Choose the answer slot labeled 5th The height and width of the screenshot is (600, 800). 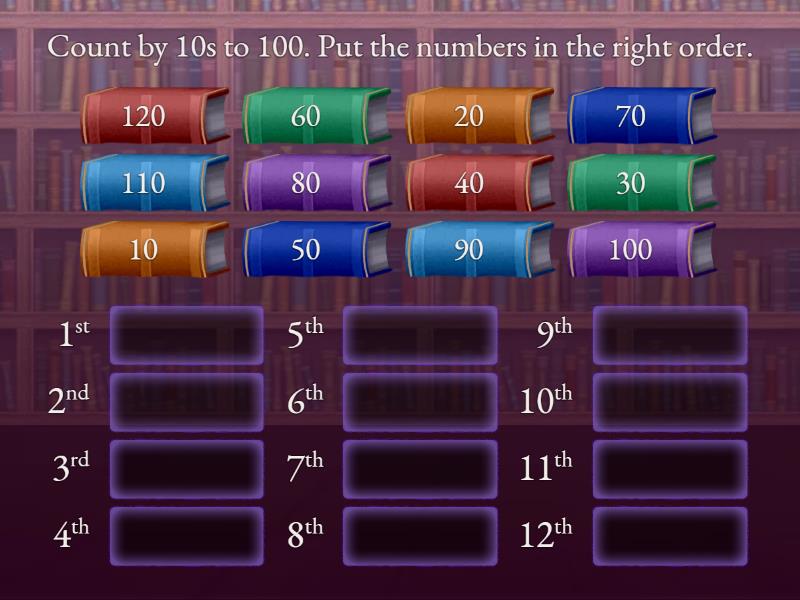(x=420, y=335)
